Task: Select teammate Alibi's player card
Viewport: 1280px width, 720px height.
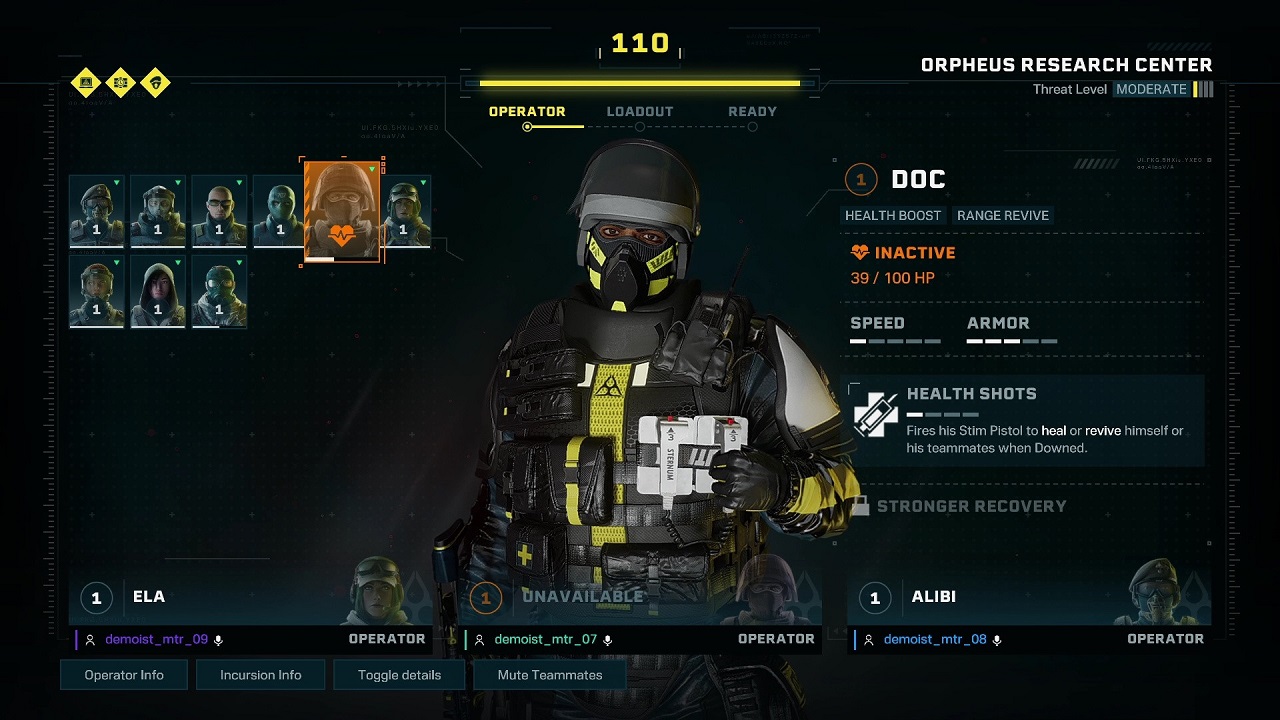Action: (1030, 610)
